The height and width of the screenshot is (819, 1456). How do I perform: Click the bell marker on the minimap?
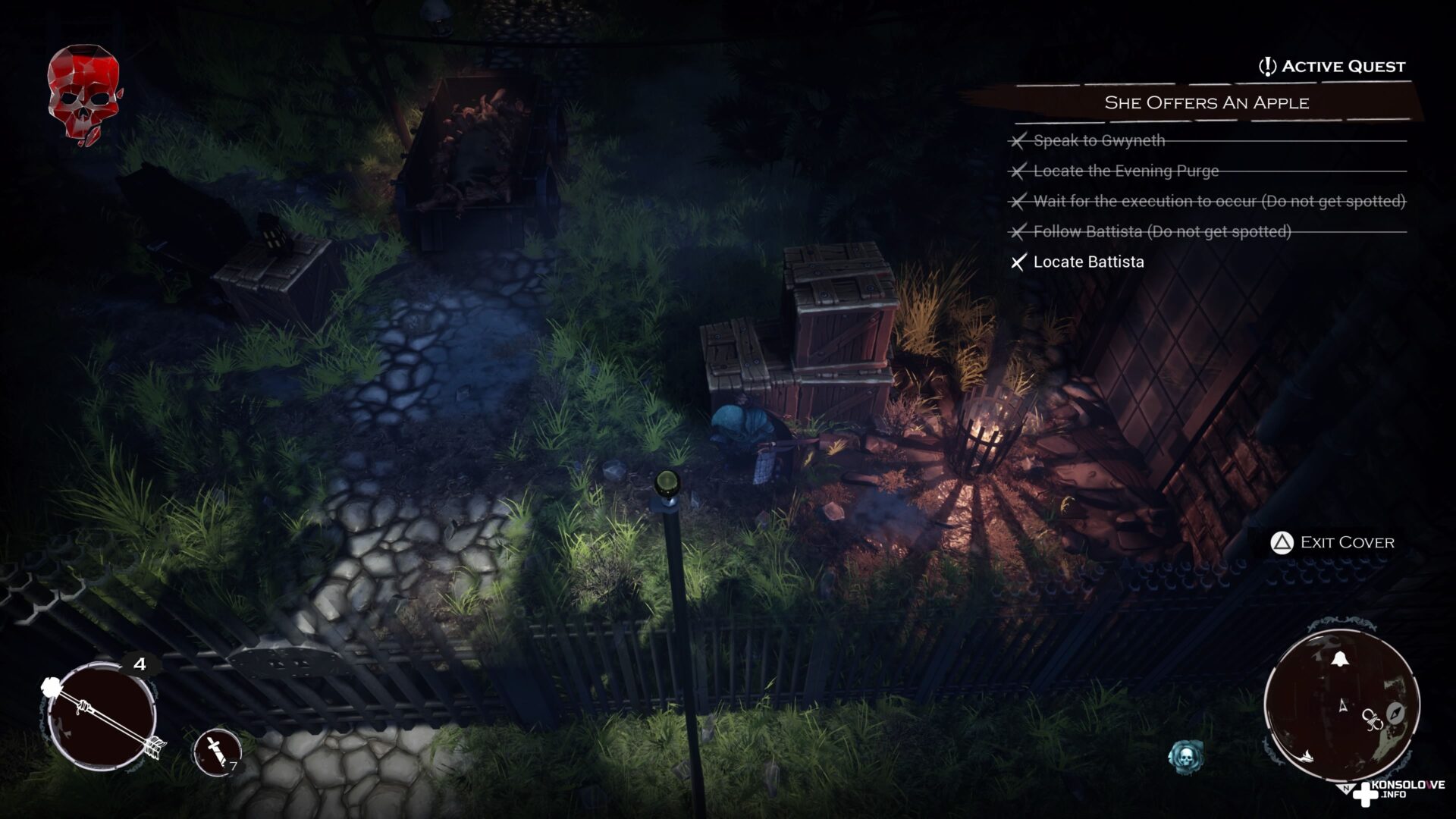click(1338, 658)
